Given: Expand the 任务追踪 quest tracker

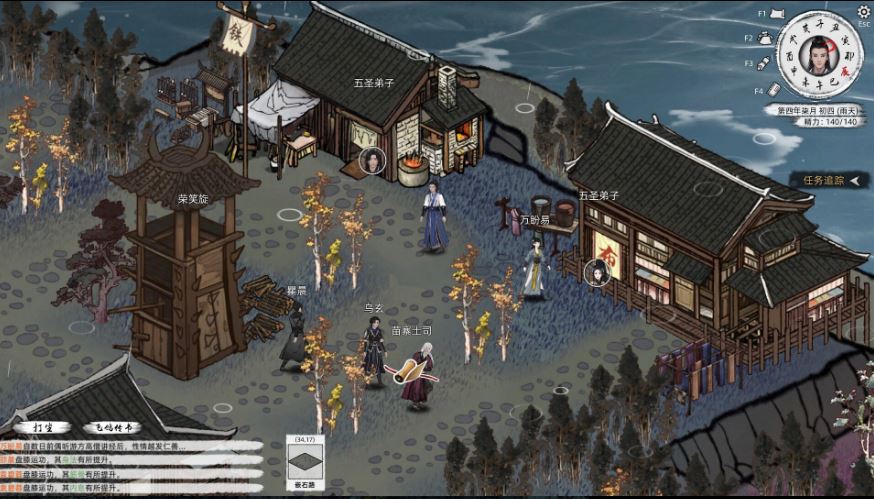Looking at the screenshot, I should (x=828, y=180).
